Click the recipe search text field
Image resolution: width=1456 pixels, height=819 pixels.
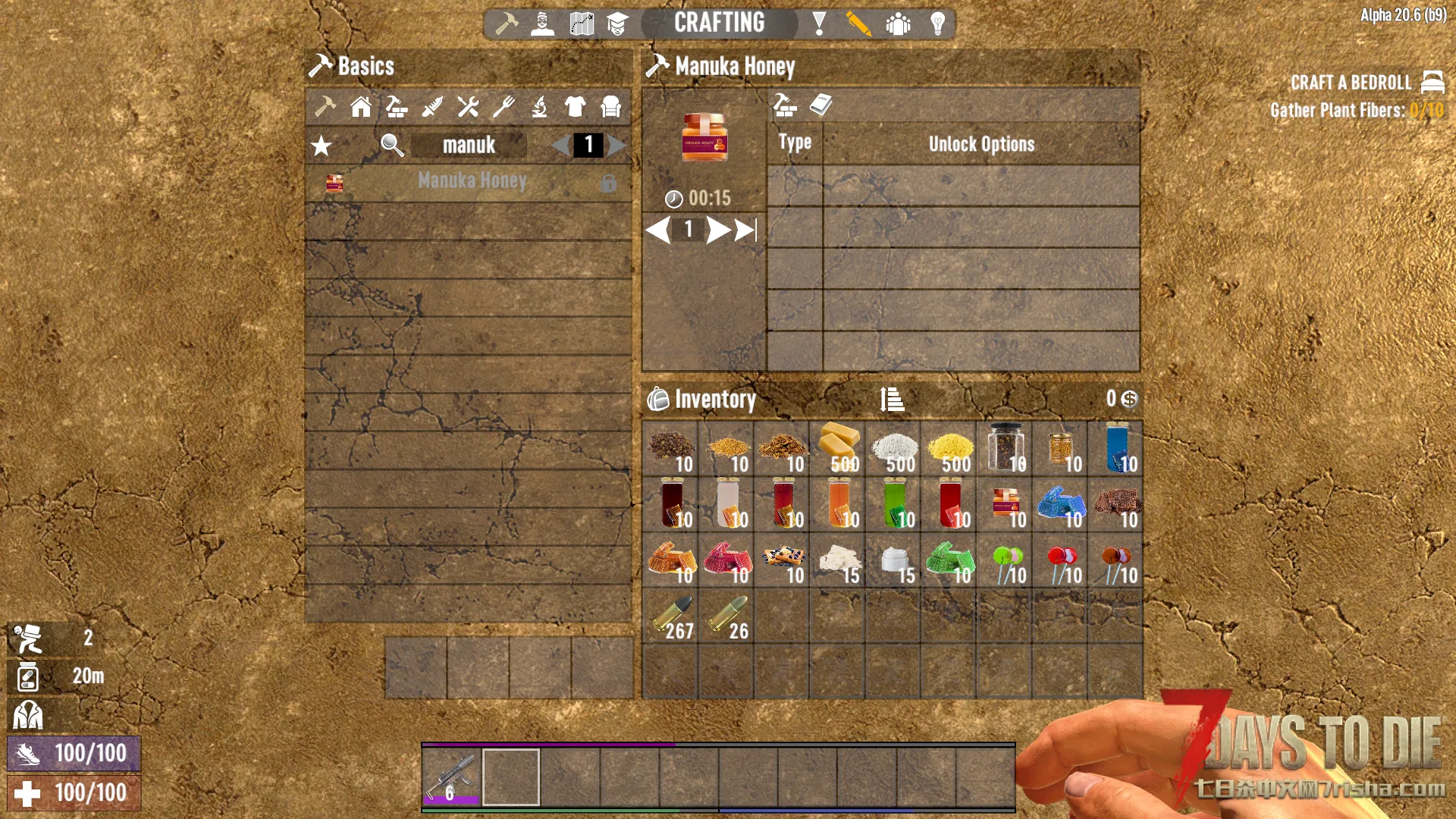click(x=469, y=145)
